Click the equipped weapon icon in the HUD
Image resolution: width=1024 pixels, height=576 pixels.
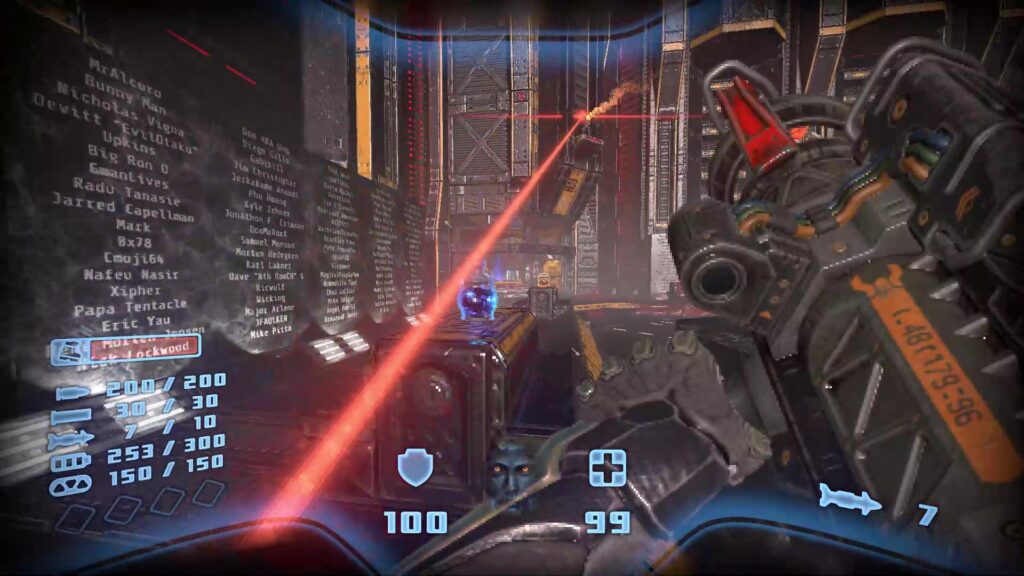(71, 352)
